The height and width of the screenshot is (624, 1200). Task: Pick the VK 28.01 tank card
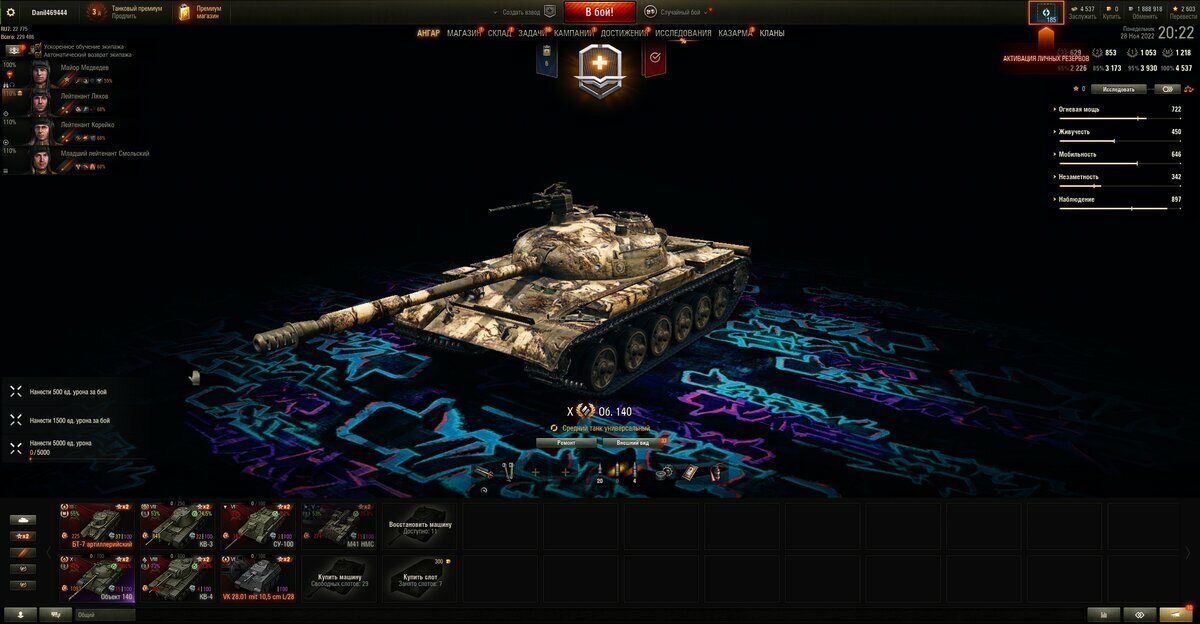pos(258,578)
